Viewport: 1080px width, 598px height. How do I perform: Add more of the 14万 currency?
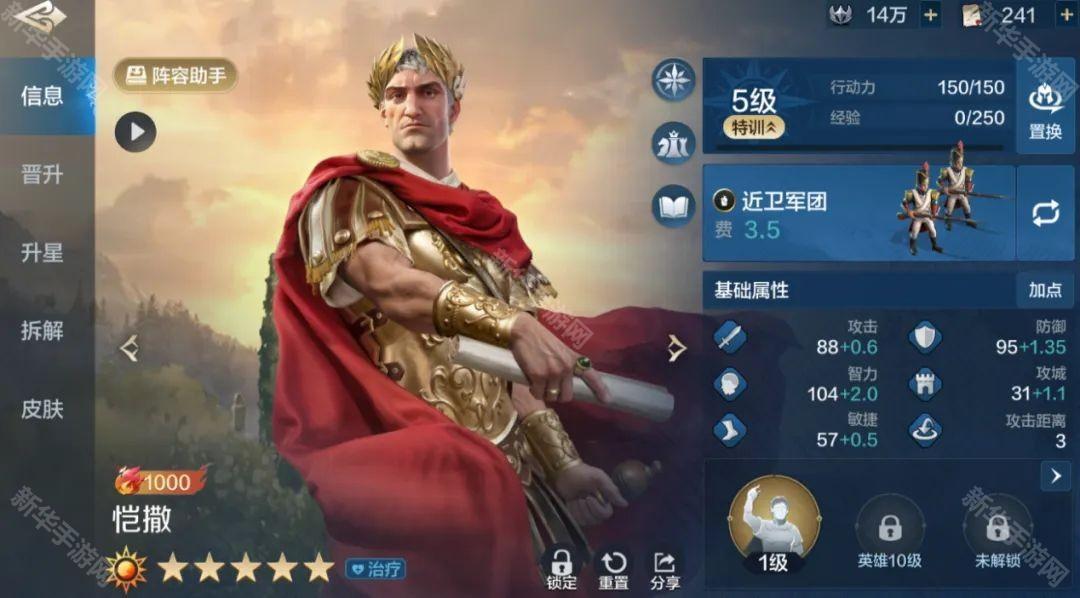[930, 15]
